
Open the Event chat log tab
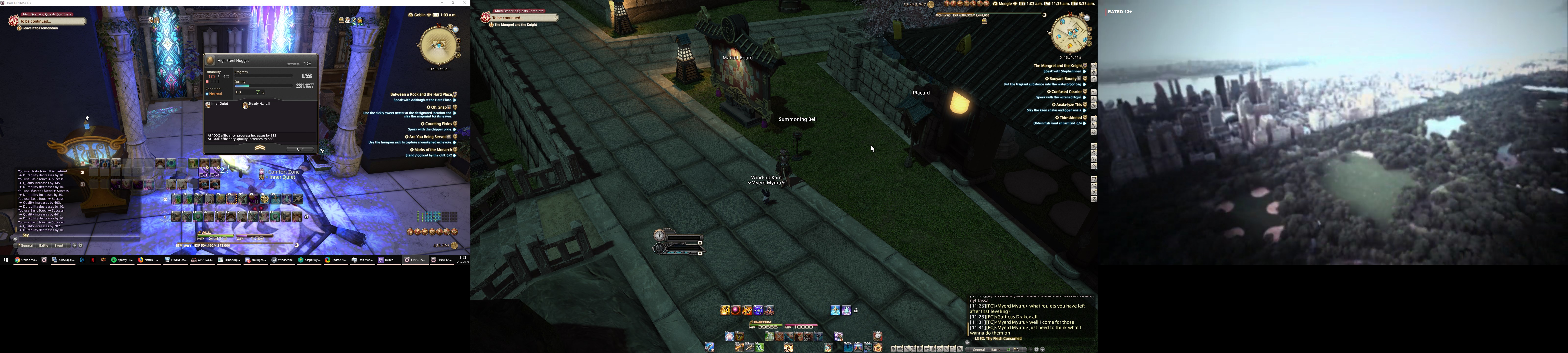click(59, 246)
